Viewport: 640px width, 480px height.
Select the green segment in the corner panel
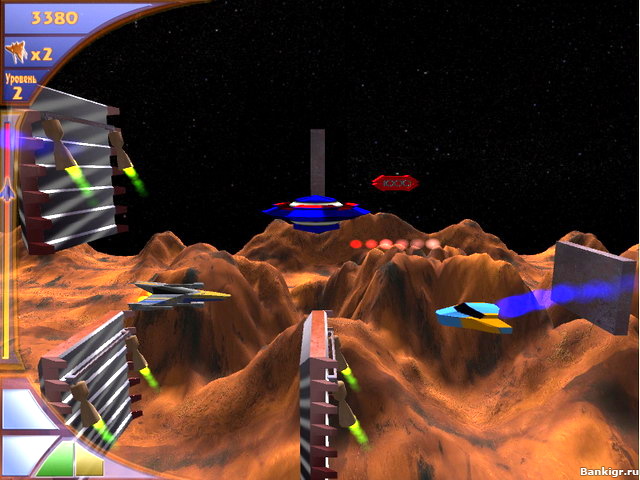[58, 461]
